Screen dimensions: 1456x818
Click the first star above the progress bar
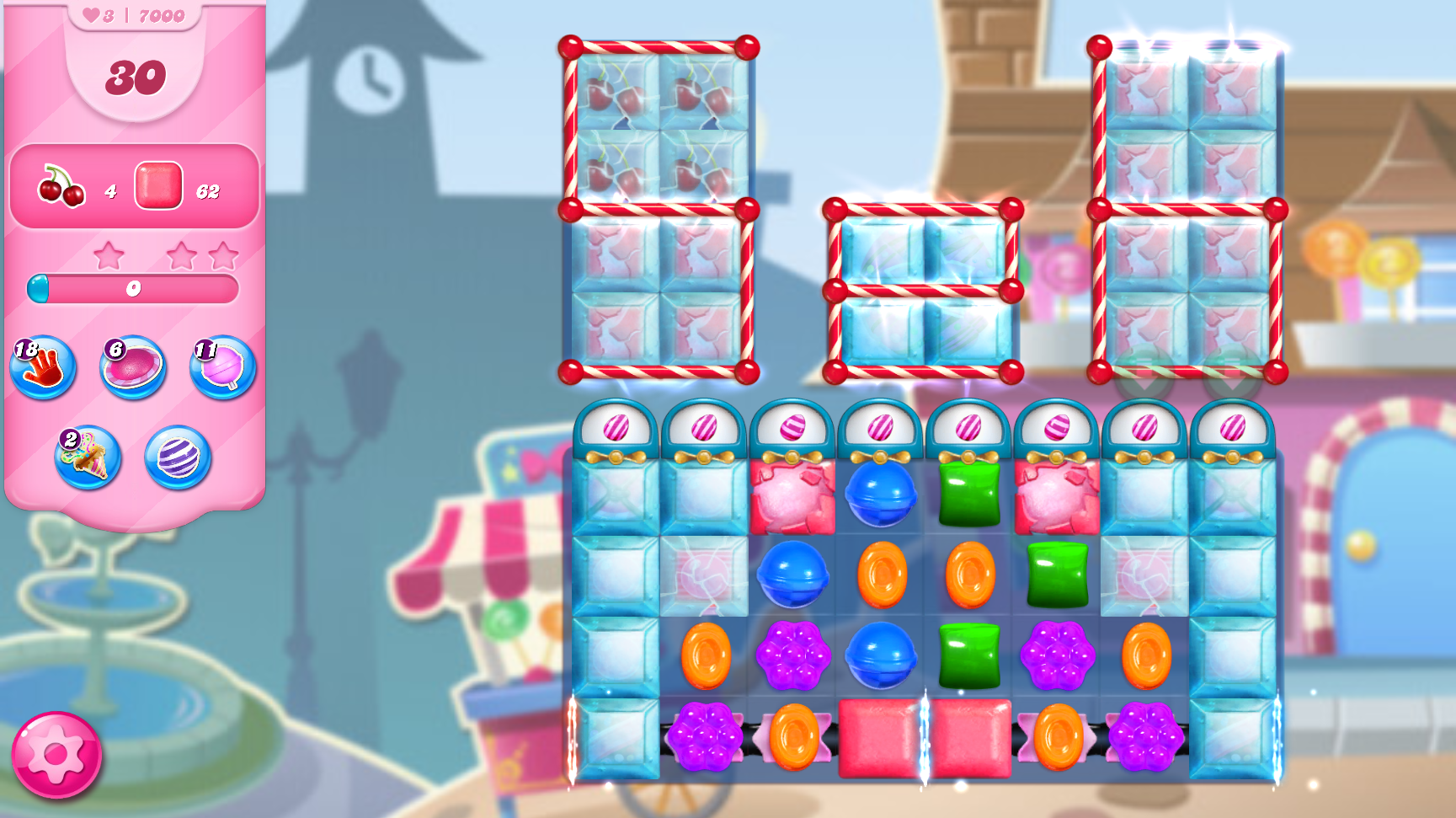tap(108, 257)
